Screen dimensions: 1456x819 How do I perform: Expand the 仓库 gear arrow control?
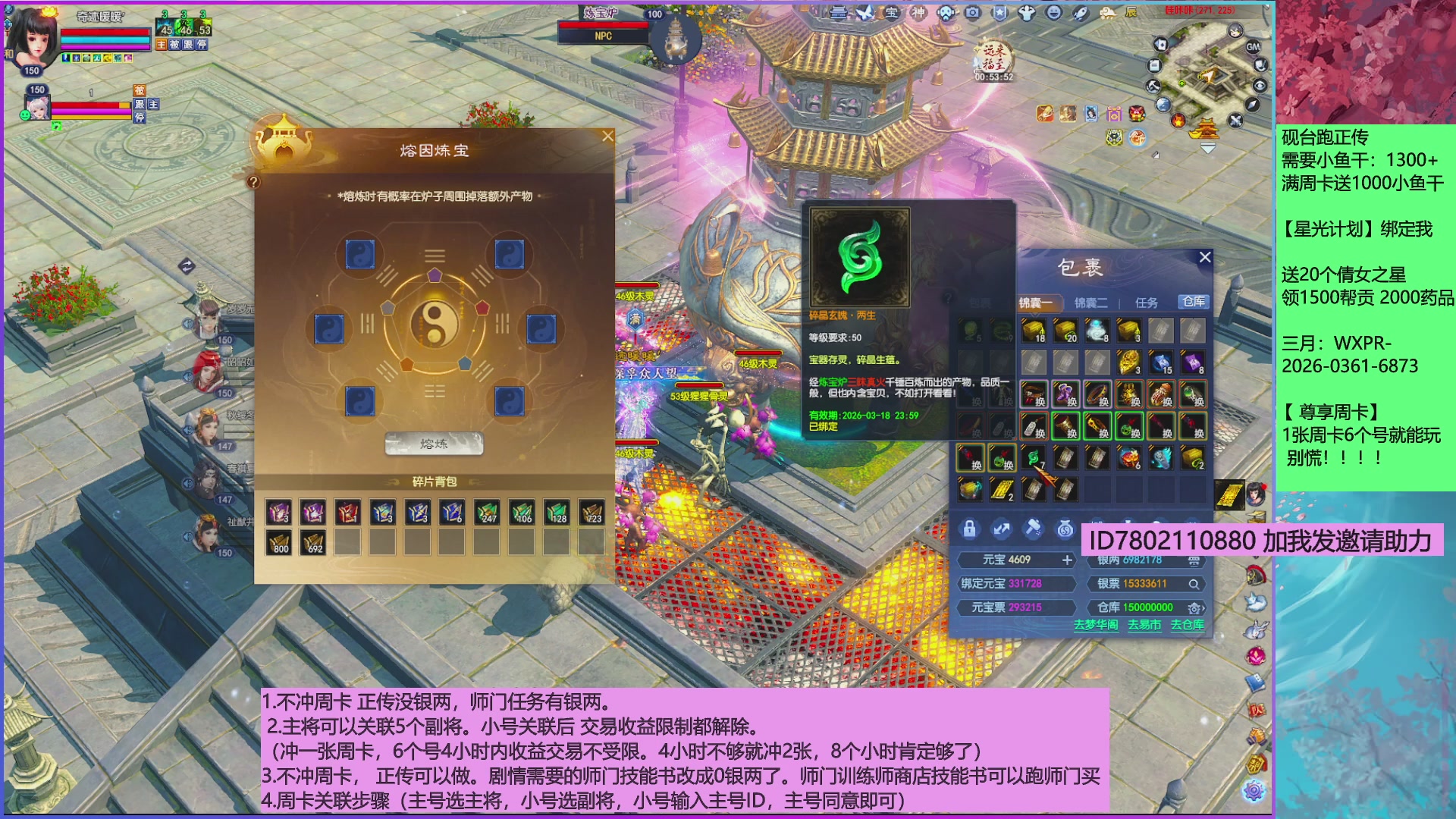tap(1196, 607)
